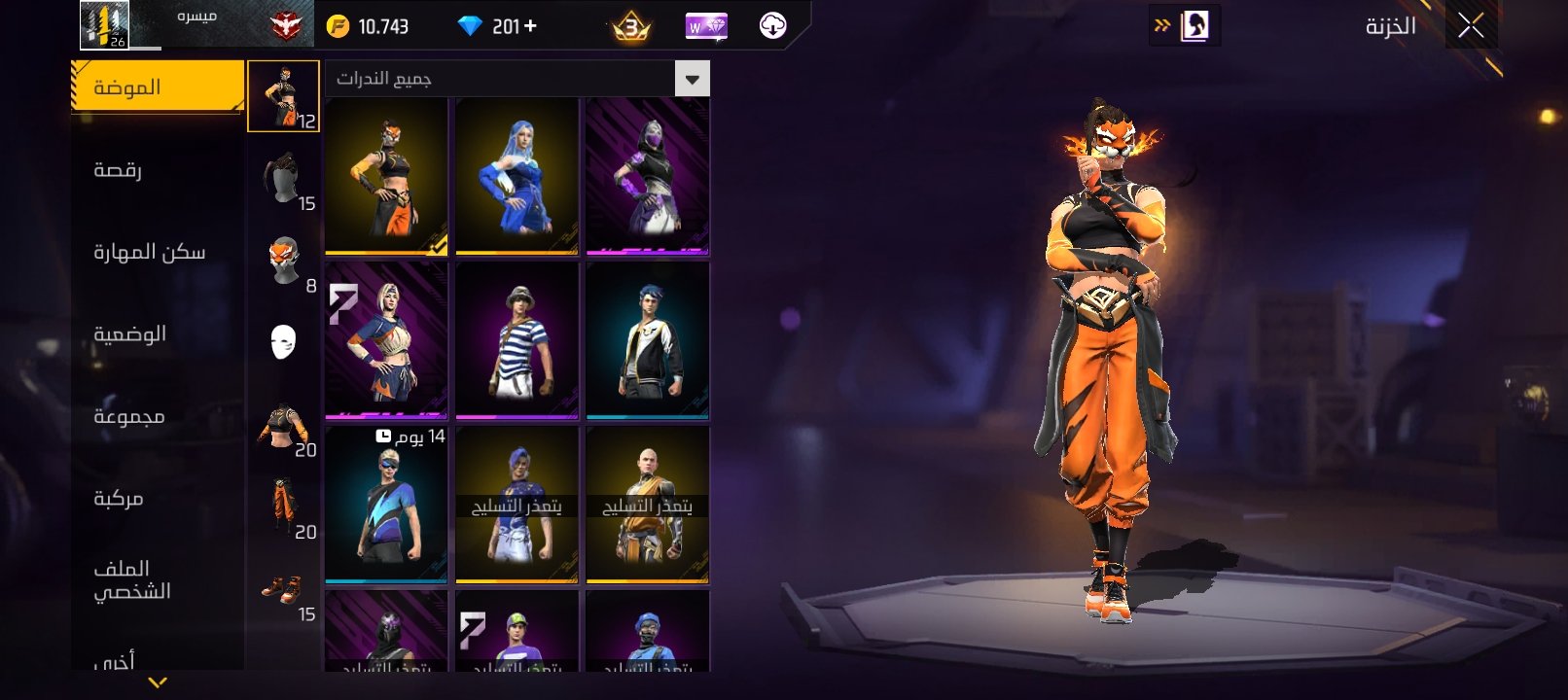Open the player profile avatar
This screenshot has width=1568, height=700.
click(x=104, y=24)
